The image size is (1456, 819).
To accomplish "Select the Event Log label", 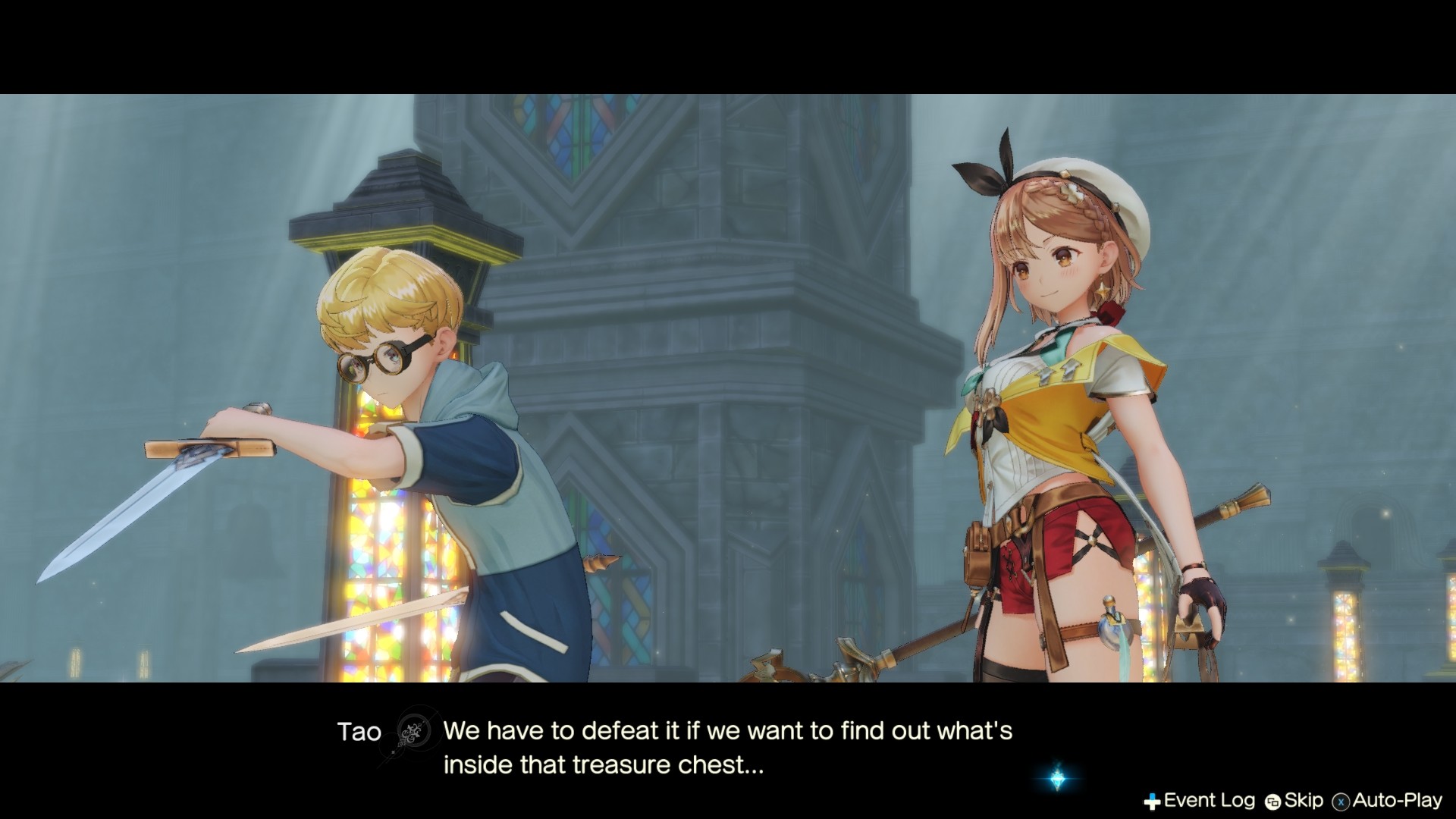I will pyautogui.click(x=1197, y=800).
